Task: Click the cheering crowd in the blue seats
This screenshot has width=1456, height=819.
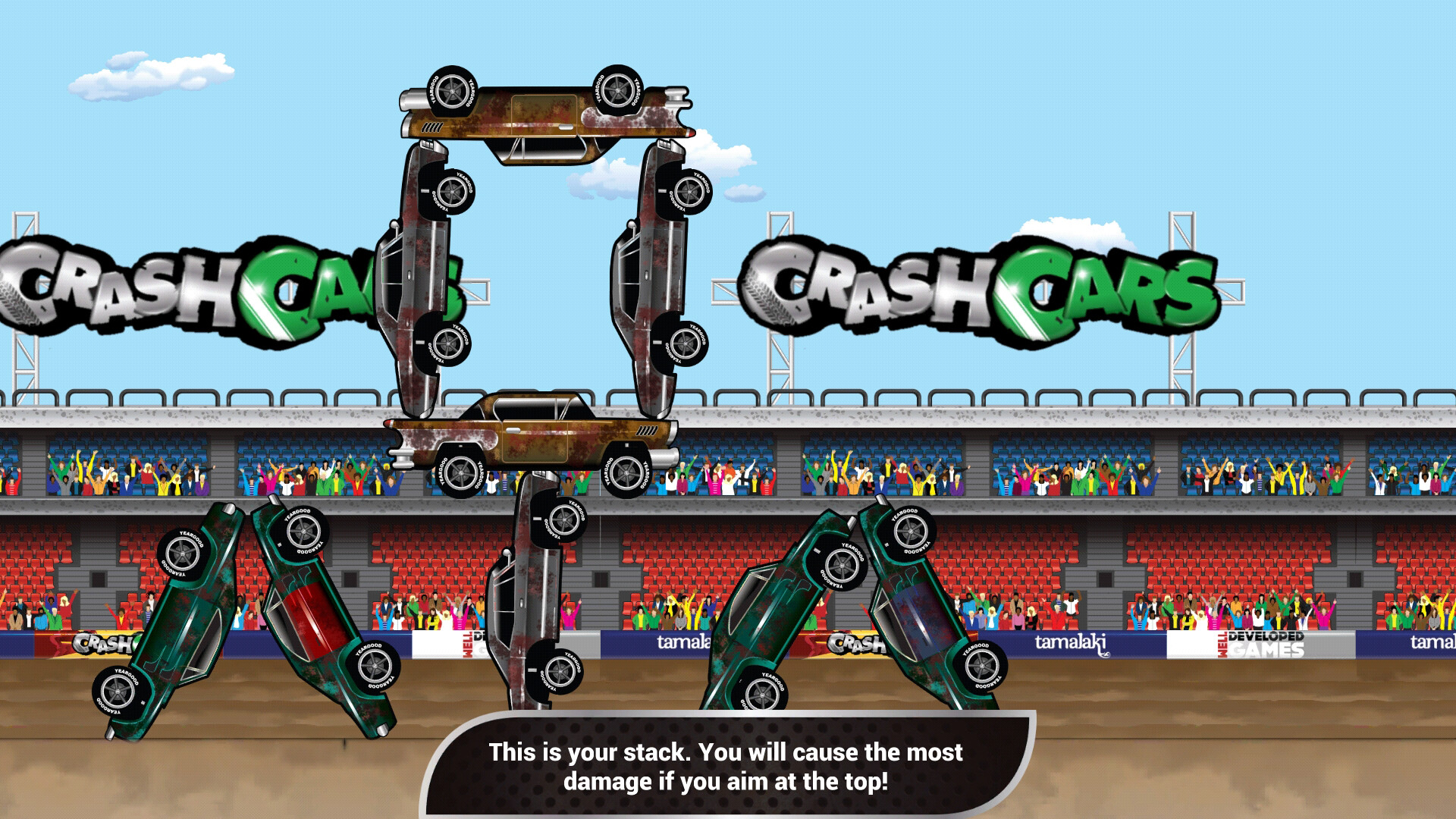Action: [x=872, y=474]
